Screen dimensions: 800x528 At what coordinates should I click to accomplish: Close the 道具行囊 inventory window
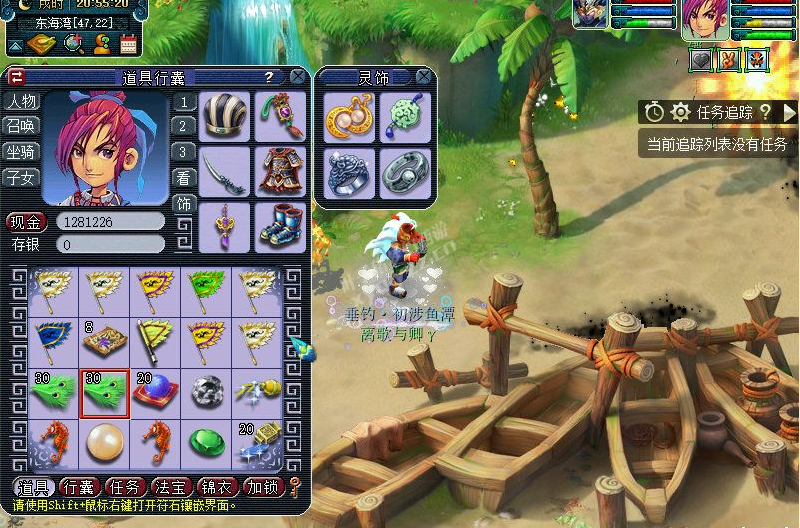pyautogui.click(x=298, y=77)
